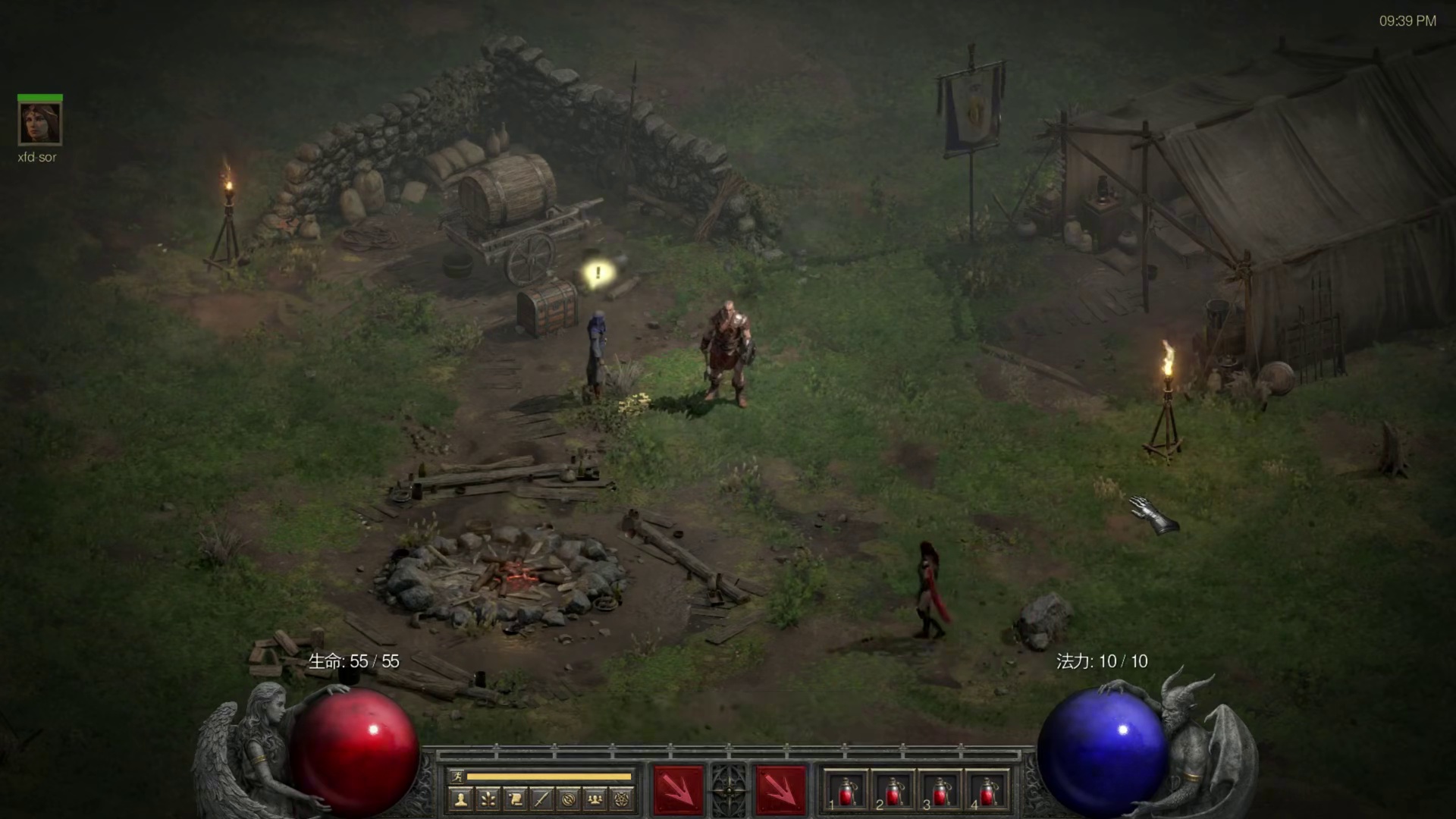
Task: Click the round emblem mini-panel icon
Action: (x=569, y=799)
